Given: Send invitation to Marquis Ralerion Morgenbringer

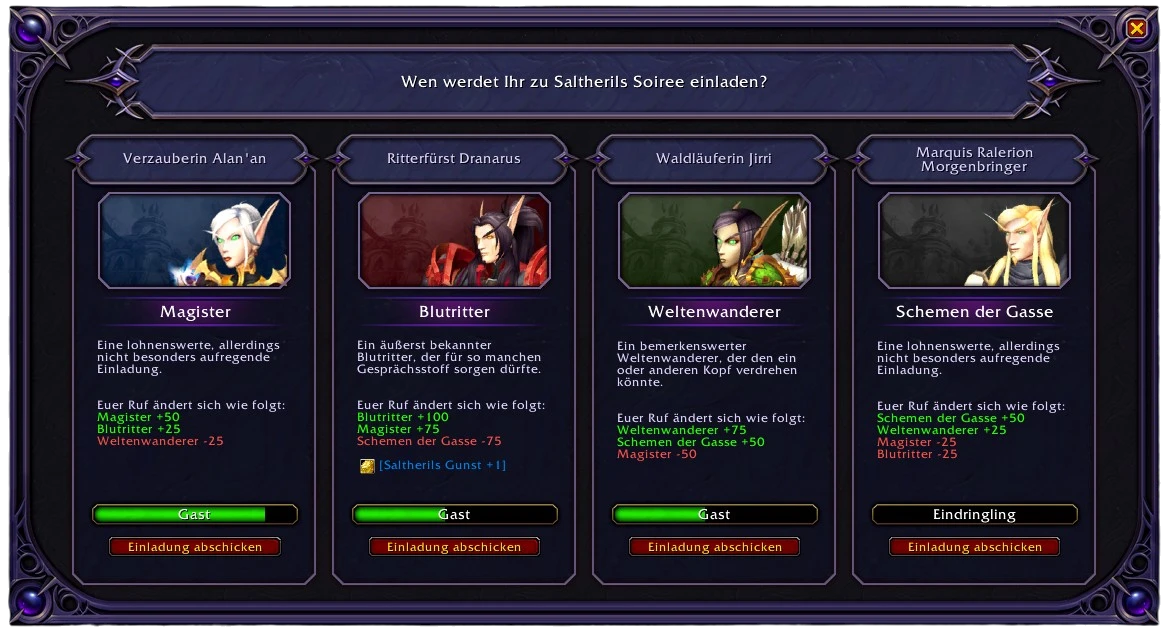Looking at the screenshot, I should [974, 547].
